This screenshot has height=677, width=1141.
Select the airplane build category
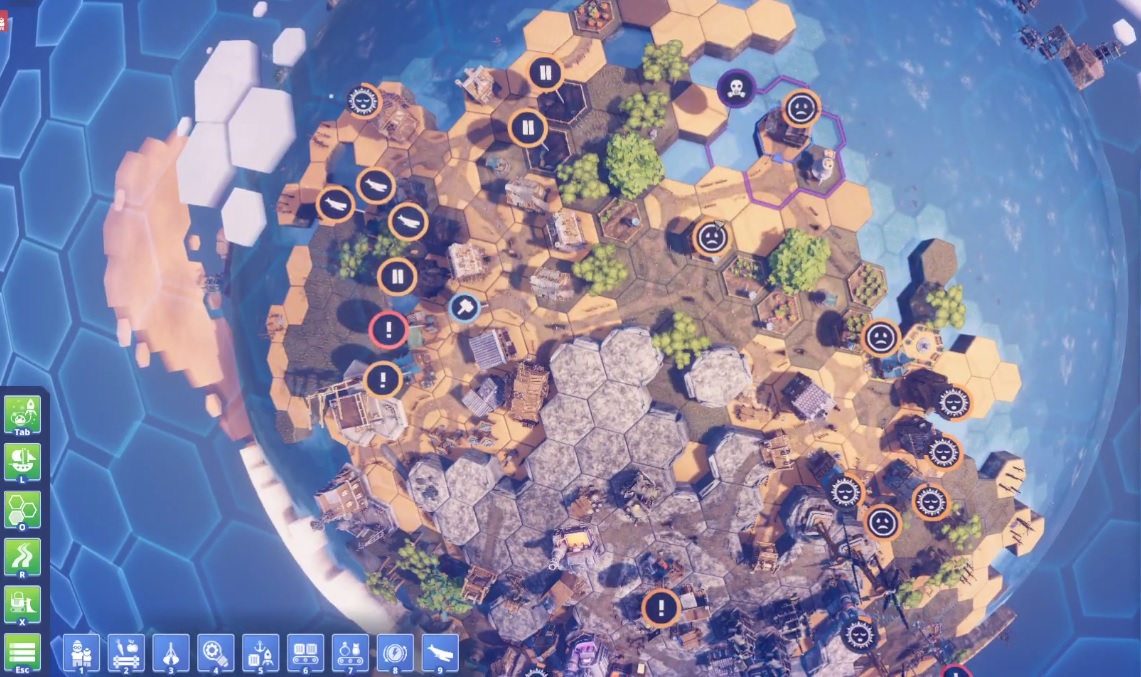441,652
